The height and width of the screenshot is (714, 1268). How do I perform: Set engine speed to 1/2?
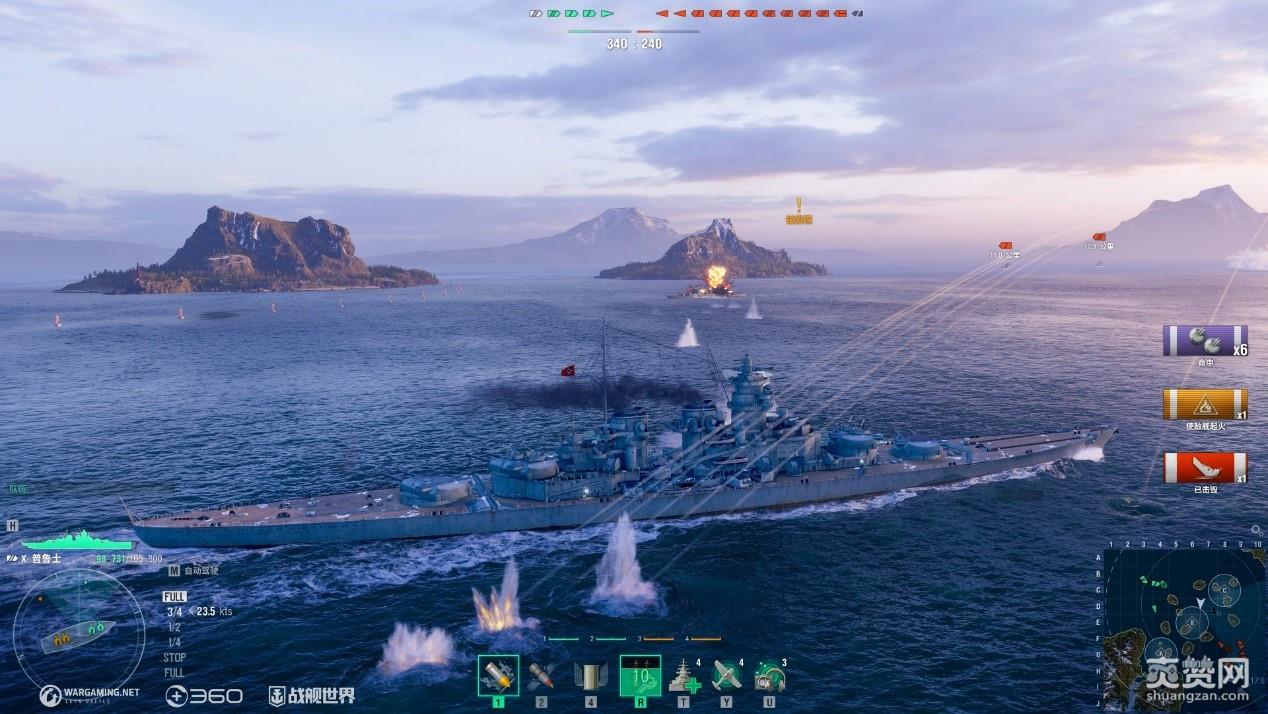[174, 627]
